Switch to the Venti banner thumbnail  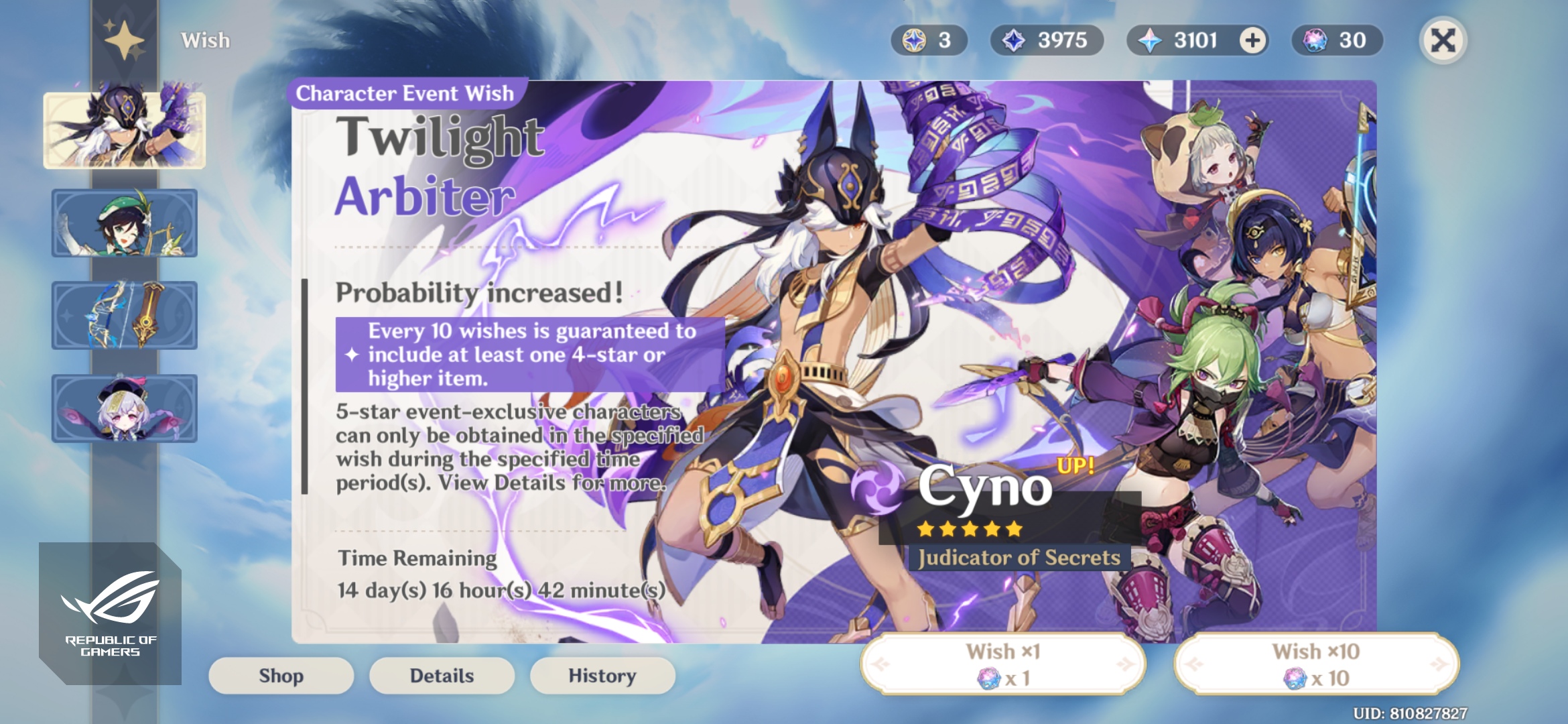(125, 221)
